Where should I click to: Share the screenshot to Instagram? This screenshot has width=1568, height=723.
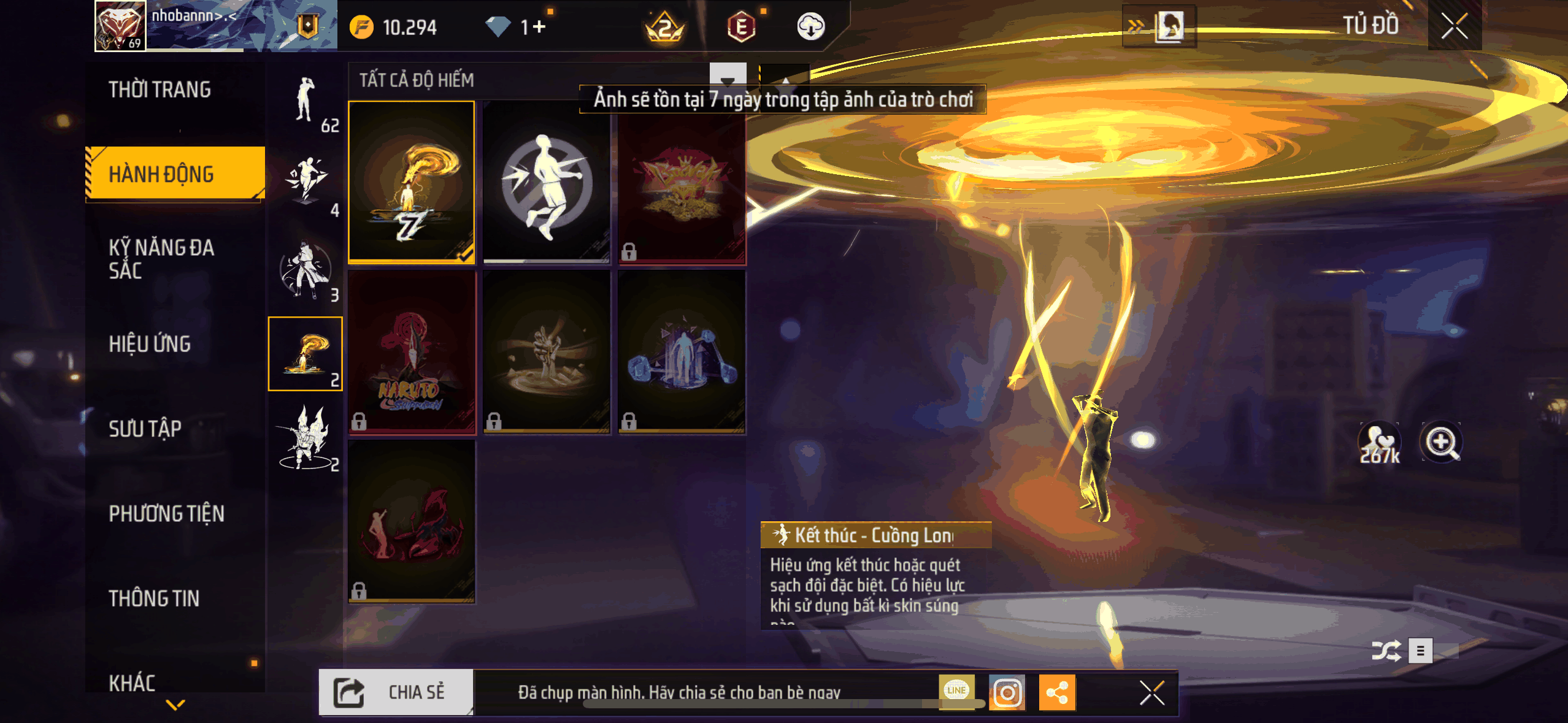tap(1007, 692)
